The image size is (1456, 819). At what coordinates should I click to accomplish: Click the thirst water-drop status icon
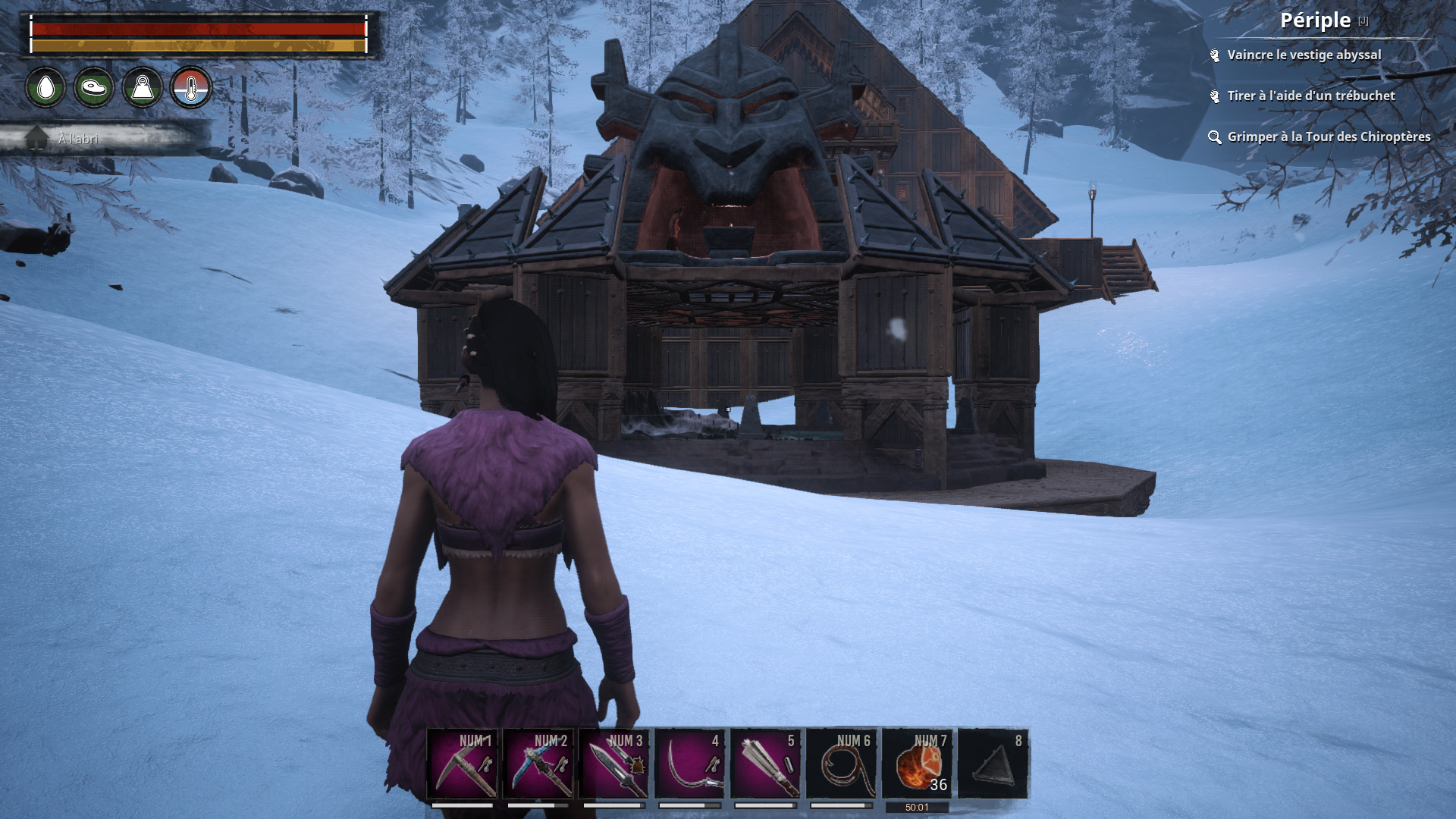(45, 88)
